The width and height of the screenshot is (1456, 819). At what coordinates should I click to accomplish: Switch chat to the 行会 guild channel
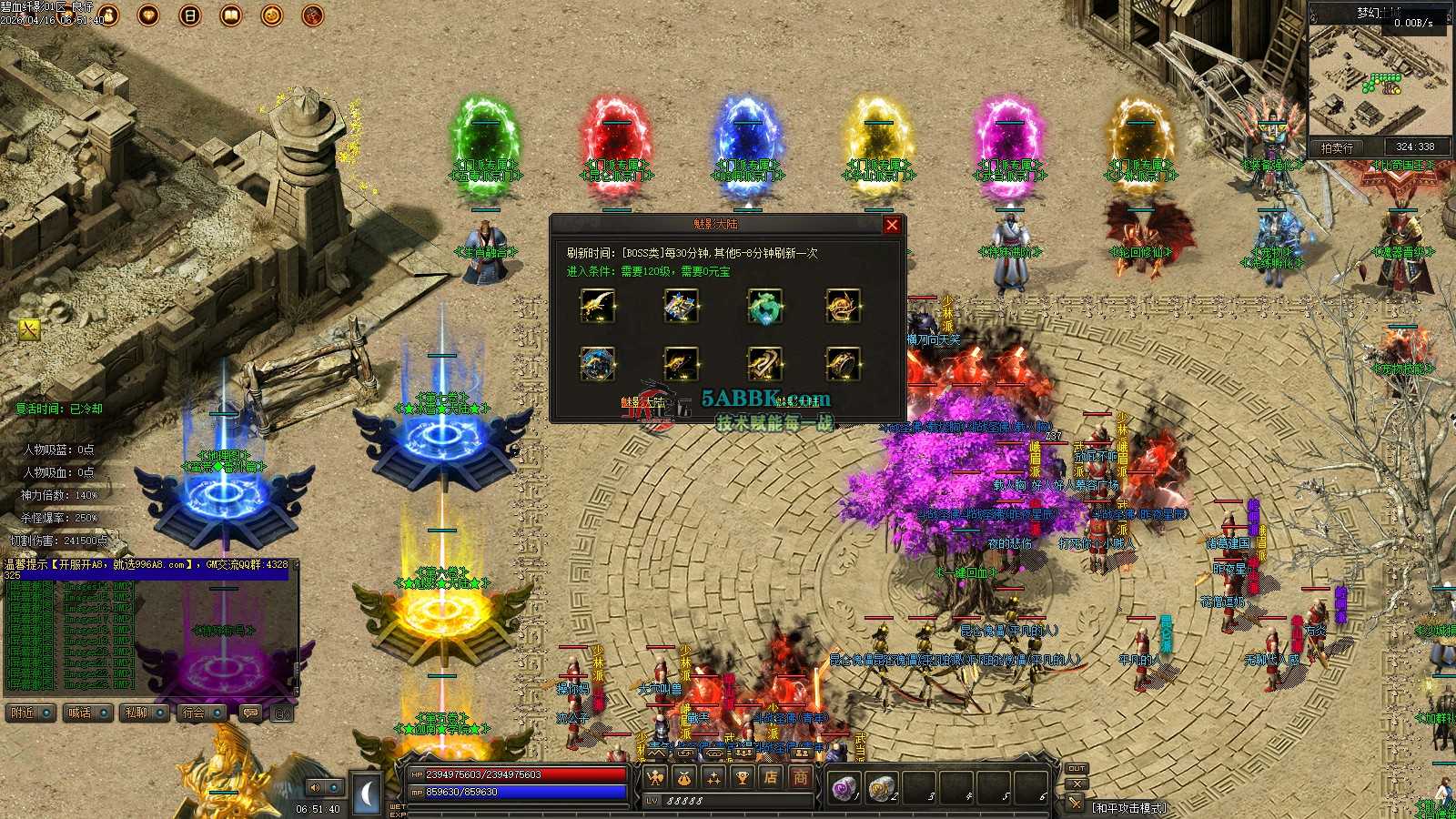(x=201, y=713)
